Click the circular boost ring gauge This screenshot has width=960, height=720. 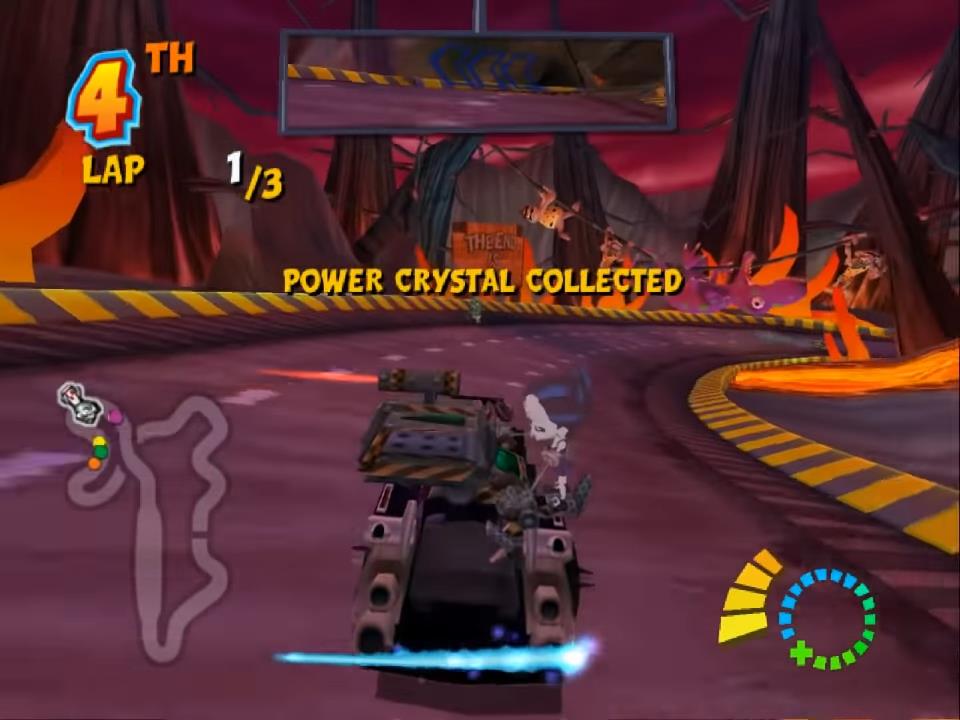coord(826,618)
